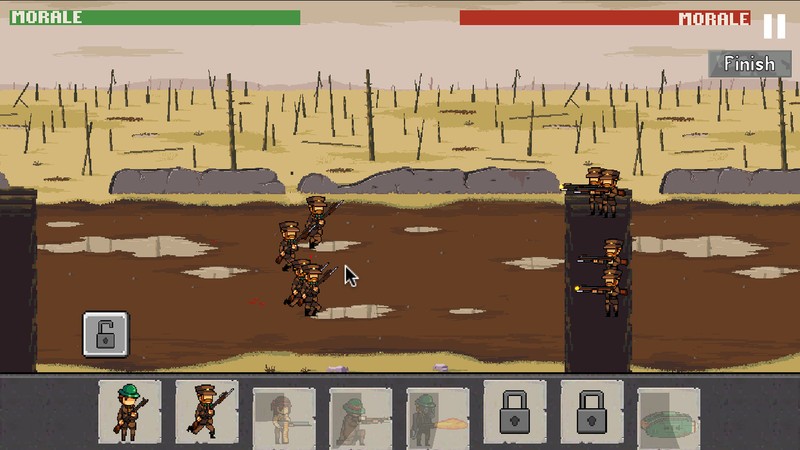
Task: Toggle the trench padlock icon
Action: click(x=105, y=333)
